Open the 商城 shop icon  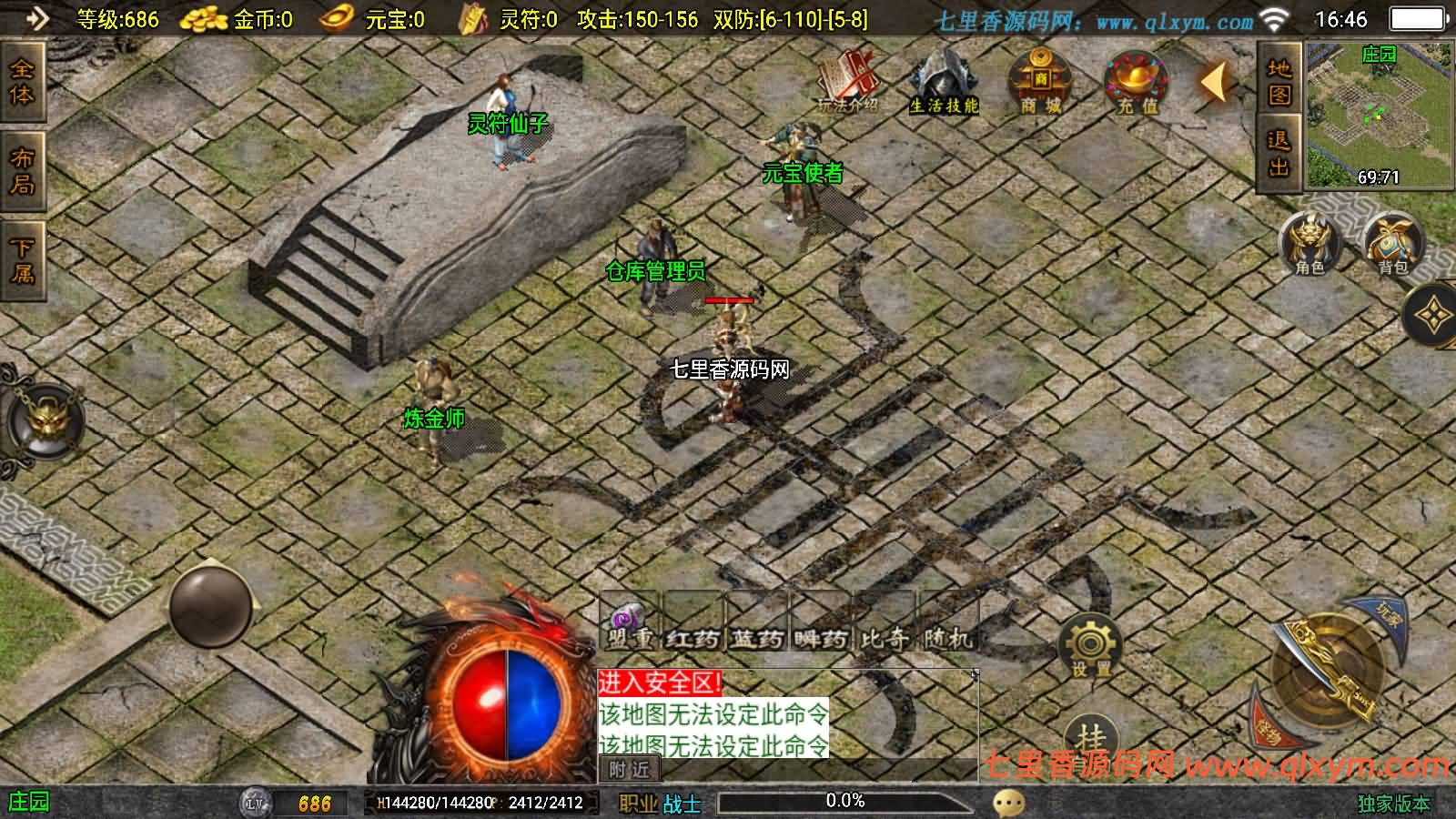pos(1040,80)
